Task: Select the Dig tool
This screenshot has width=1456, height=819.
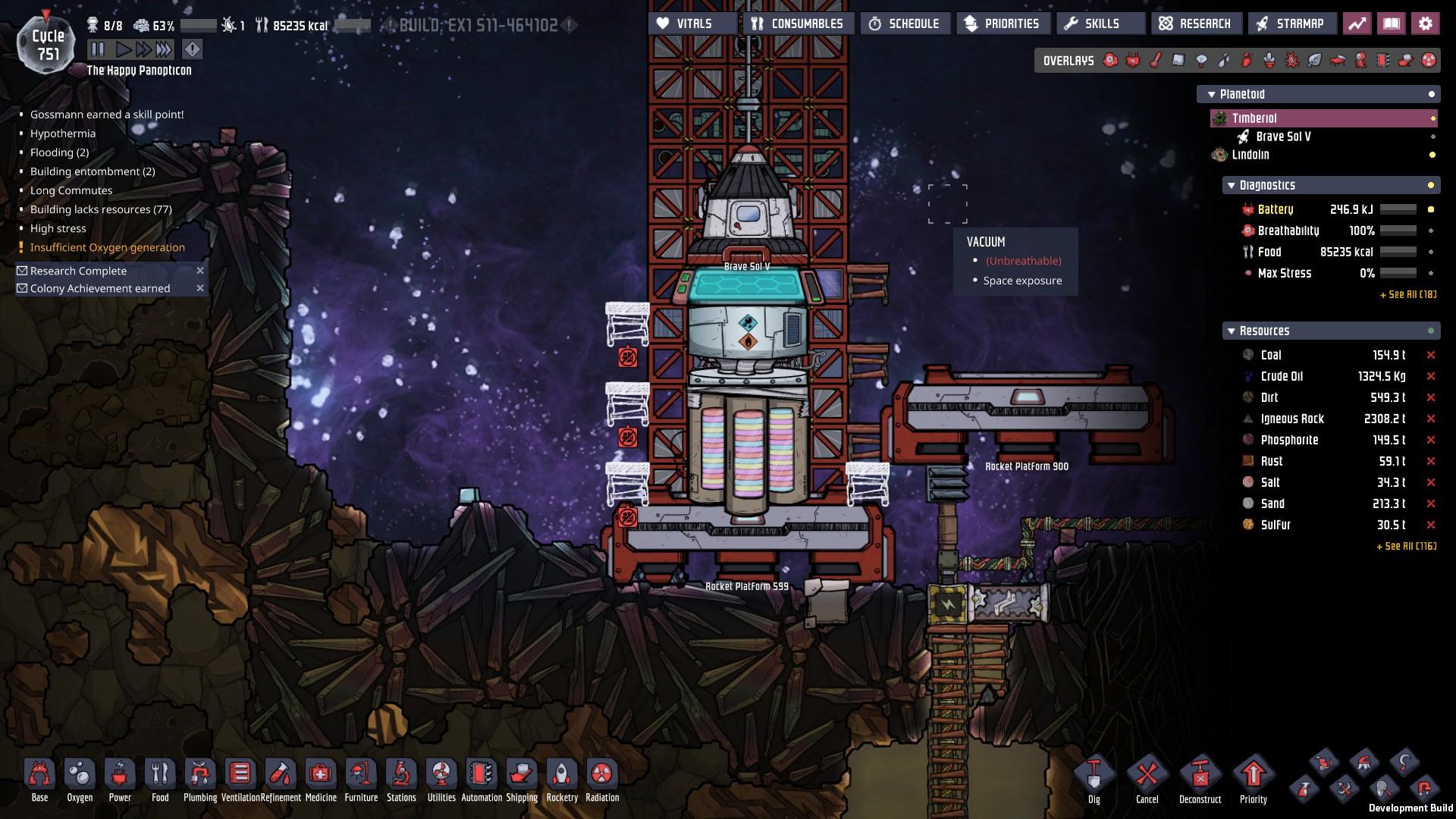Action: tap(1094, 780)
